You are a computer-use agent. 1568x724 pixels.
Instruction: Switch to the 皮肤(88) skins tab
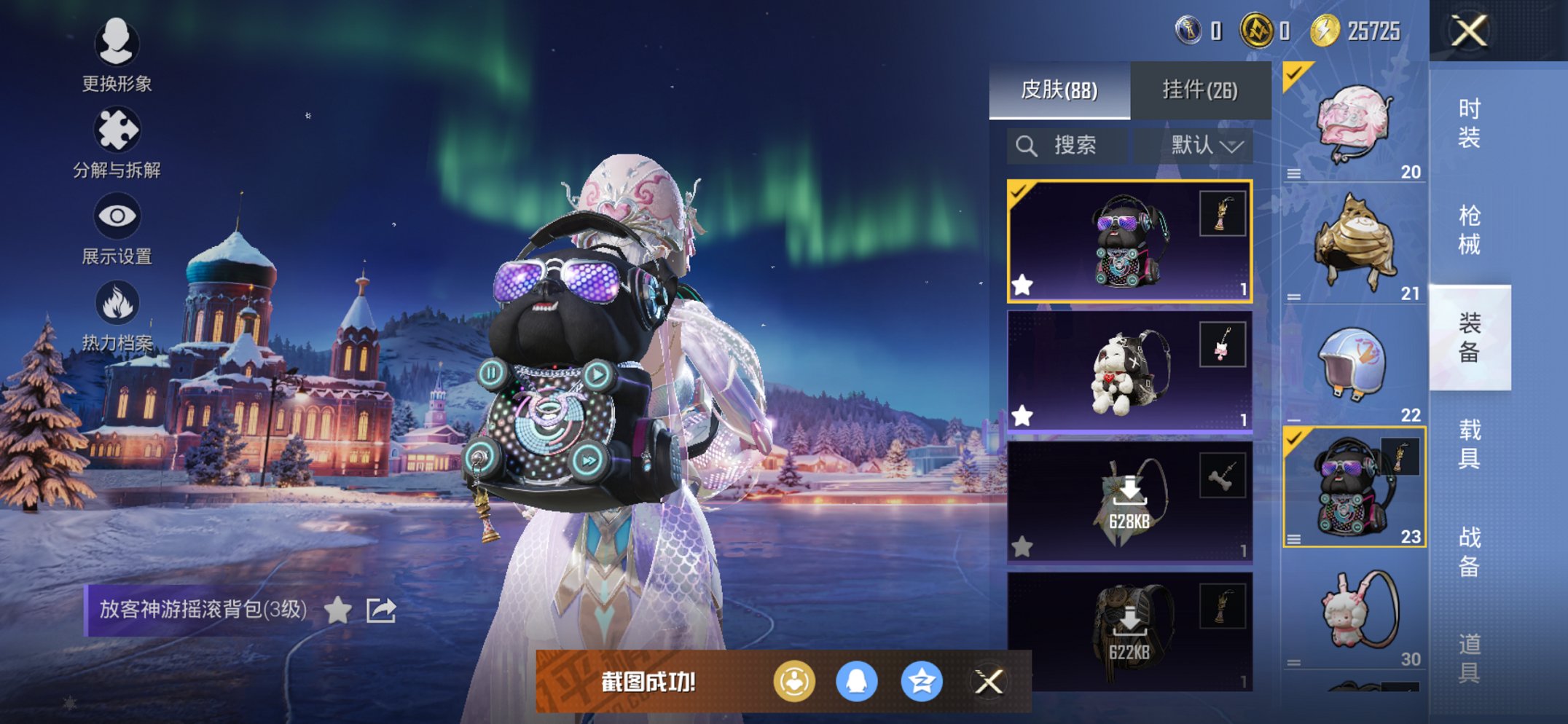pyautogui.click(x=1059, y=90)
